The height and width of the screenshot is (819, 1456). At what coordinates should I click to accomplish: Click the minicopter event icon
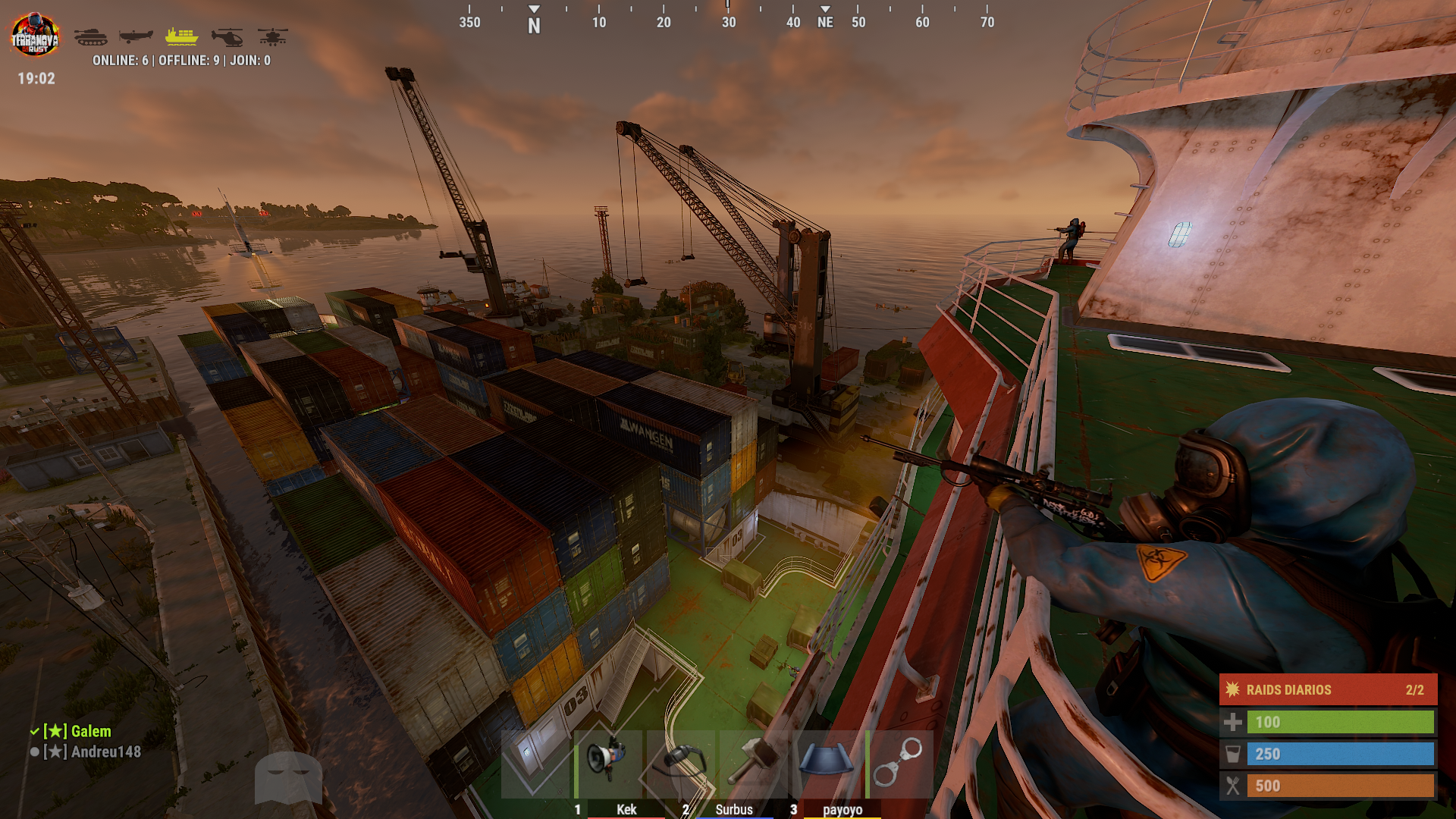click(227, 36)
